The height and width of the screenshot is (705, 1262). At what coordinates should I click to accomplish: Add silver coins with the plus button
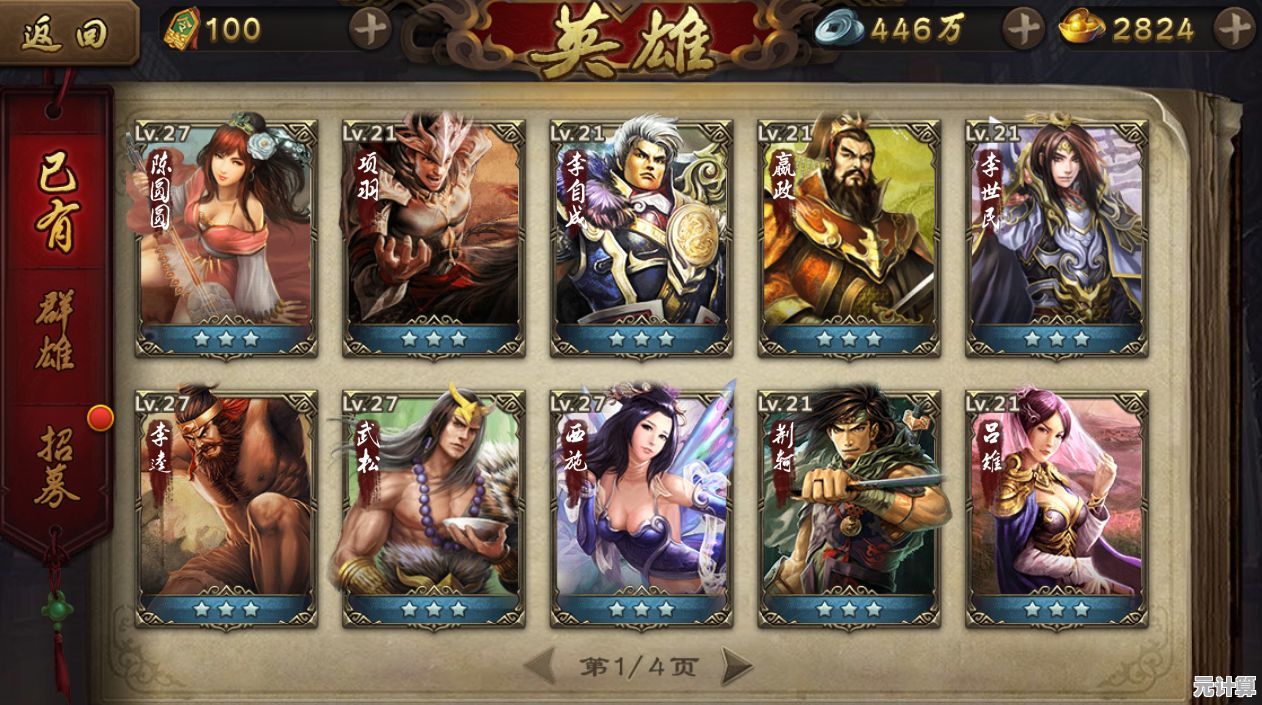click(1023, 29)
